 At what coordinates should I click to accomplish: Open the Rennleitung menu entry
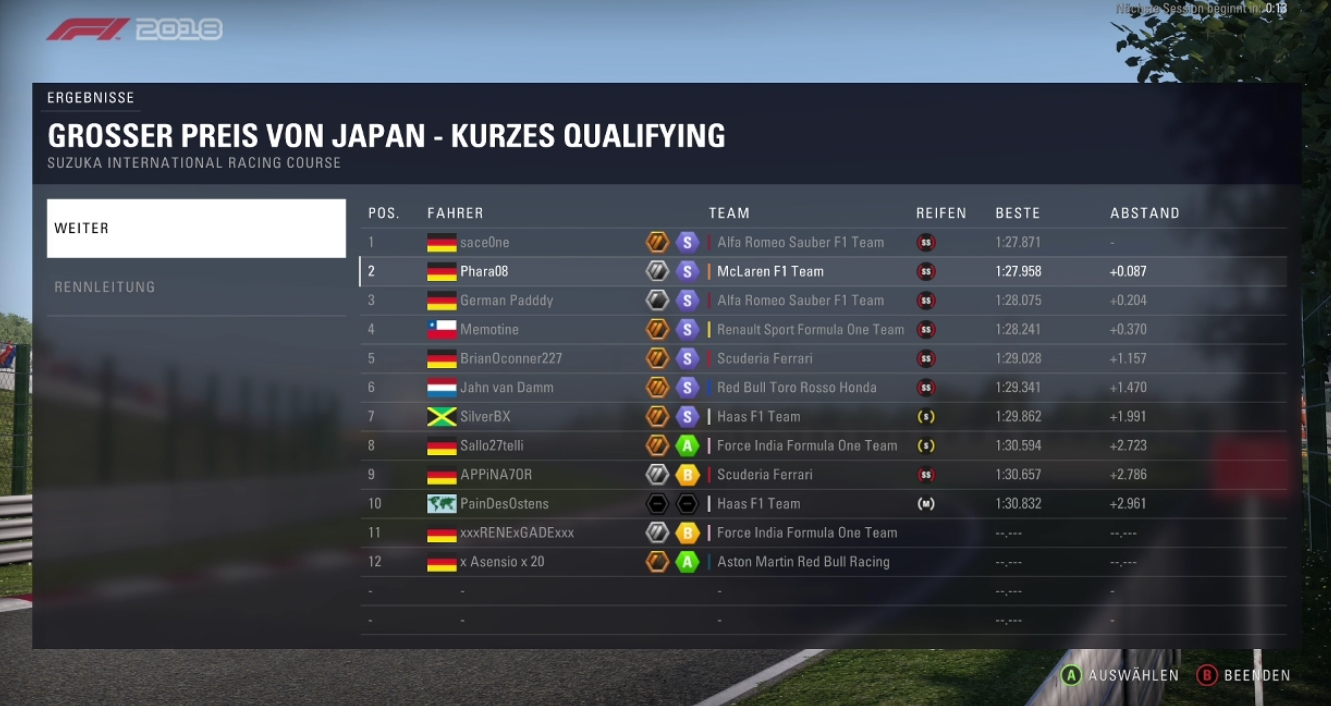[196, 287]
